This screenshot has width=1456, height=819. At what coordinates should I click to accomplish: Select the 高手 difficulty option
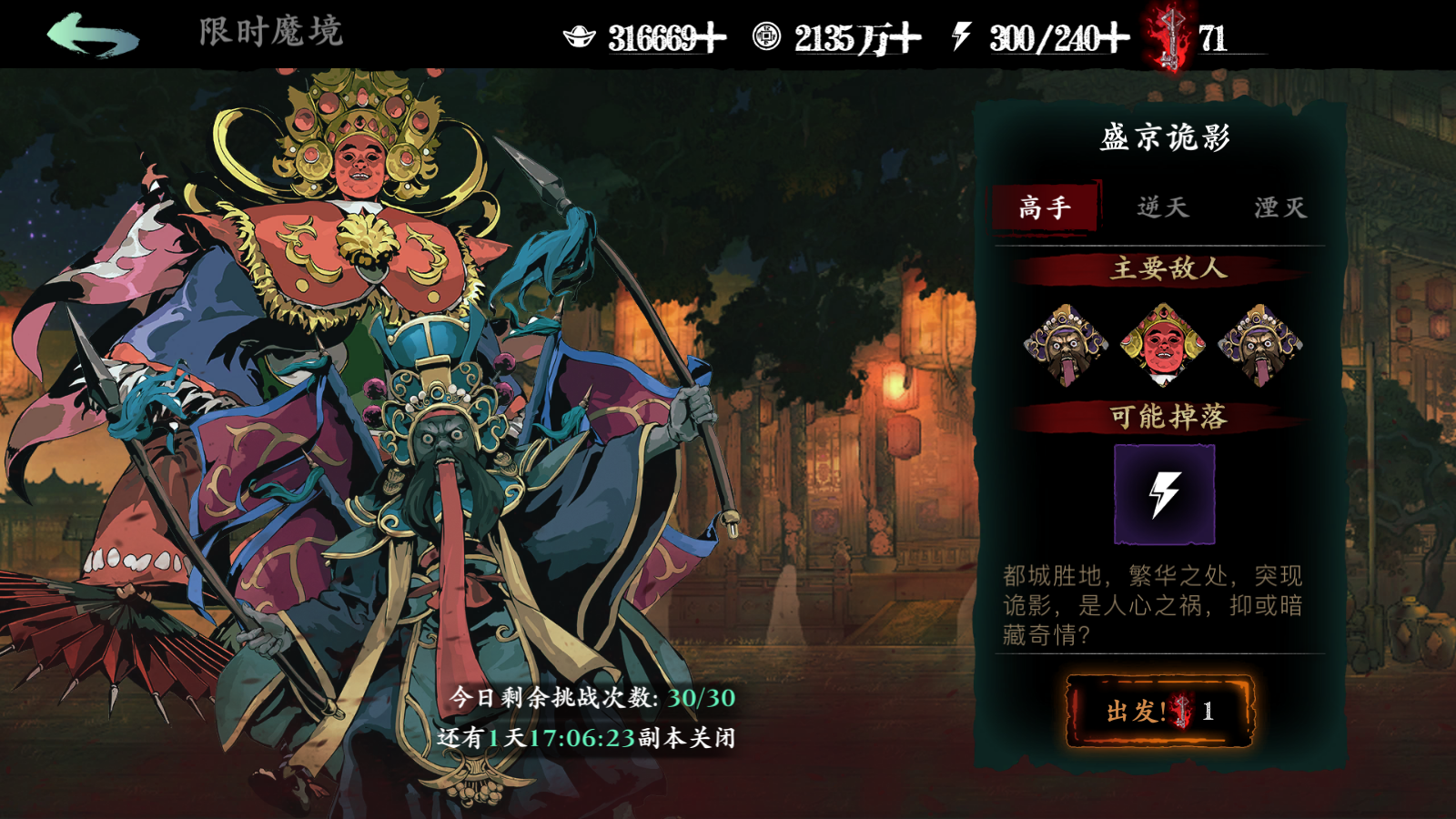click(x=1046, y=207)
